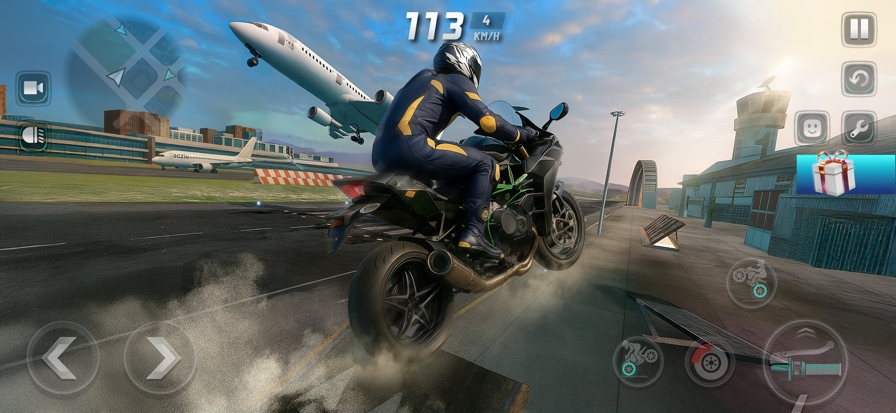Switch camera view with the camera icon
This screenshot has height=413, width=896.
pos(33,89)
